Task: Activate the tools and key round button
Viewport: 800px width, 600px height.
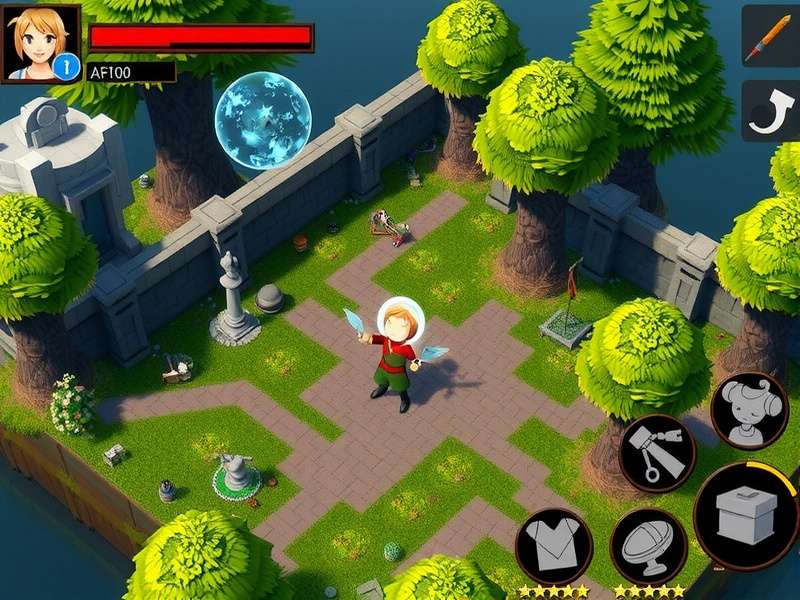Action: coord(657,453)
